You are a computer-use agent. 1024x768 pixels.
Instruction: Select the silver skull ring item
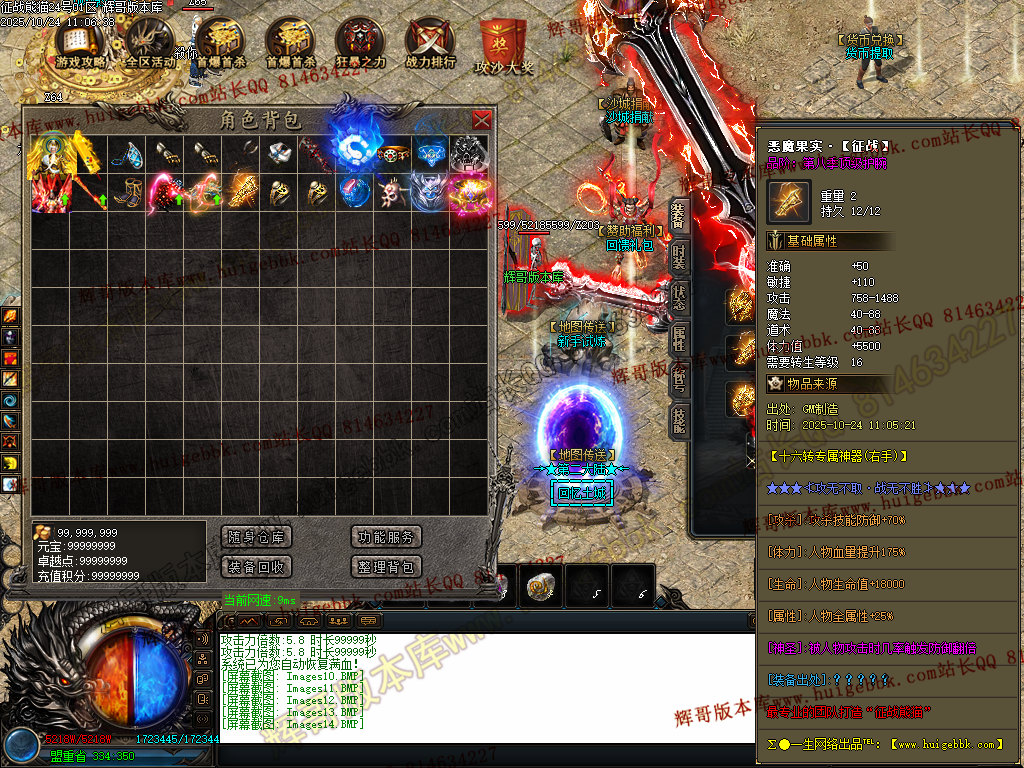click(466, 152)
